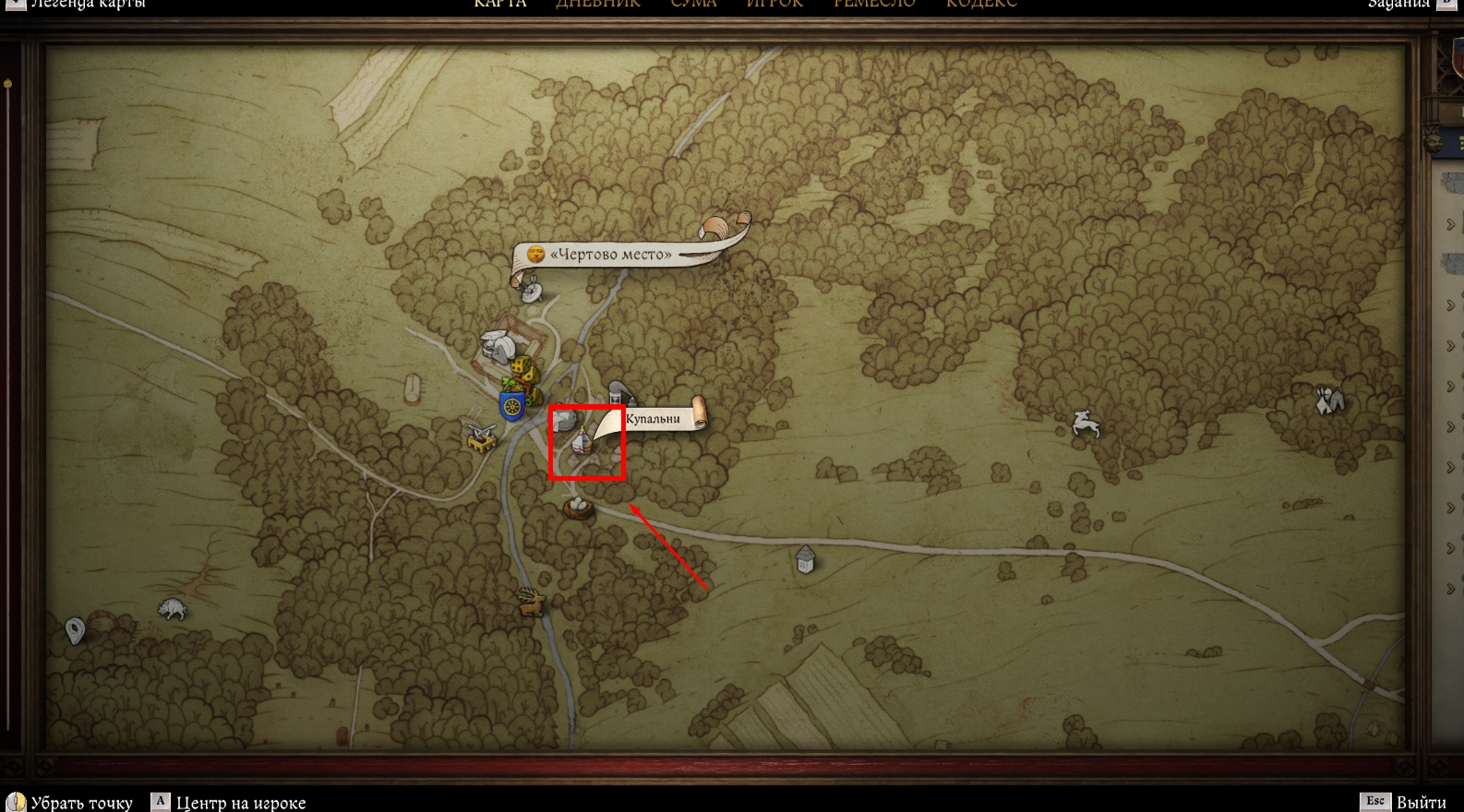
Task: Open Легенда карты panel
Action: point(88,4)
